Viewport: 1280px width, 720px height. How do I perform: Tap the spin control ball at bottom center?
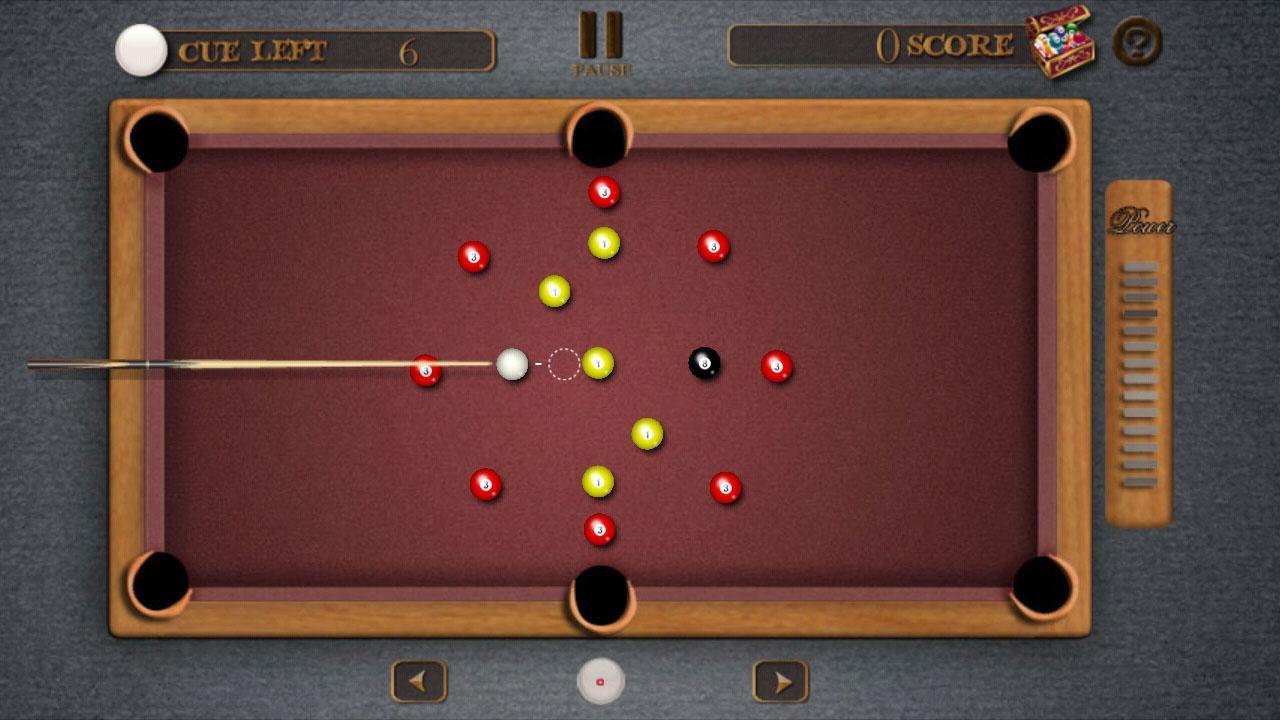click(x=600, y=680)
